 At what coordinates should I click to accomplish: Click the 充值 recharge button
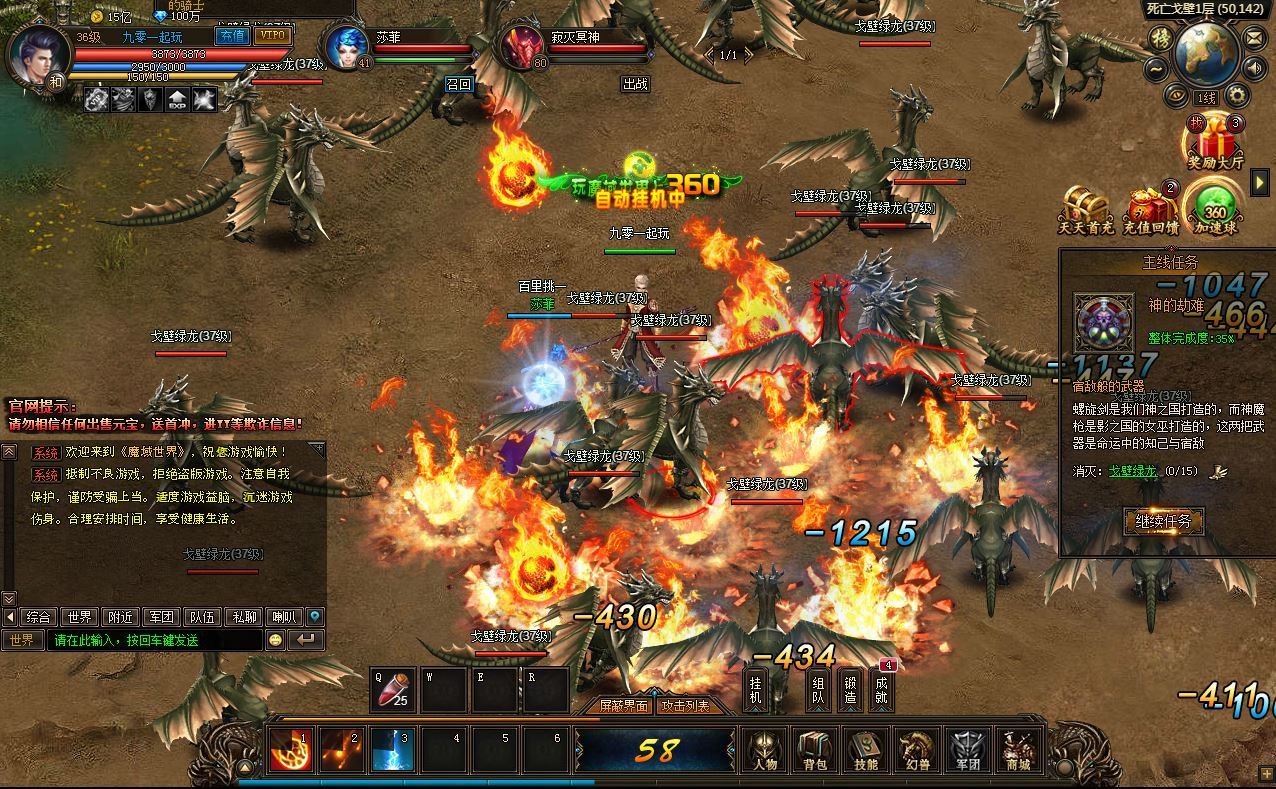pos(232,36)
